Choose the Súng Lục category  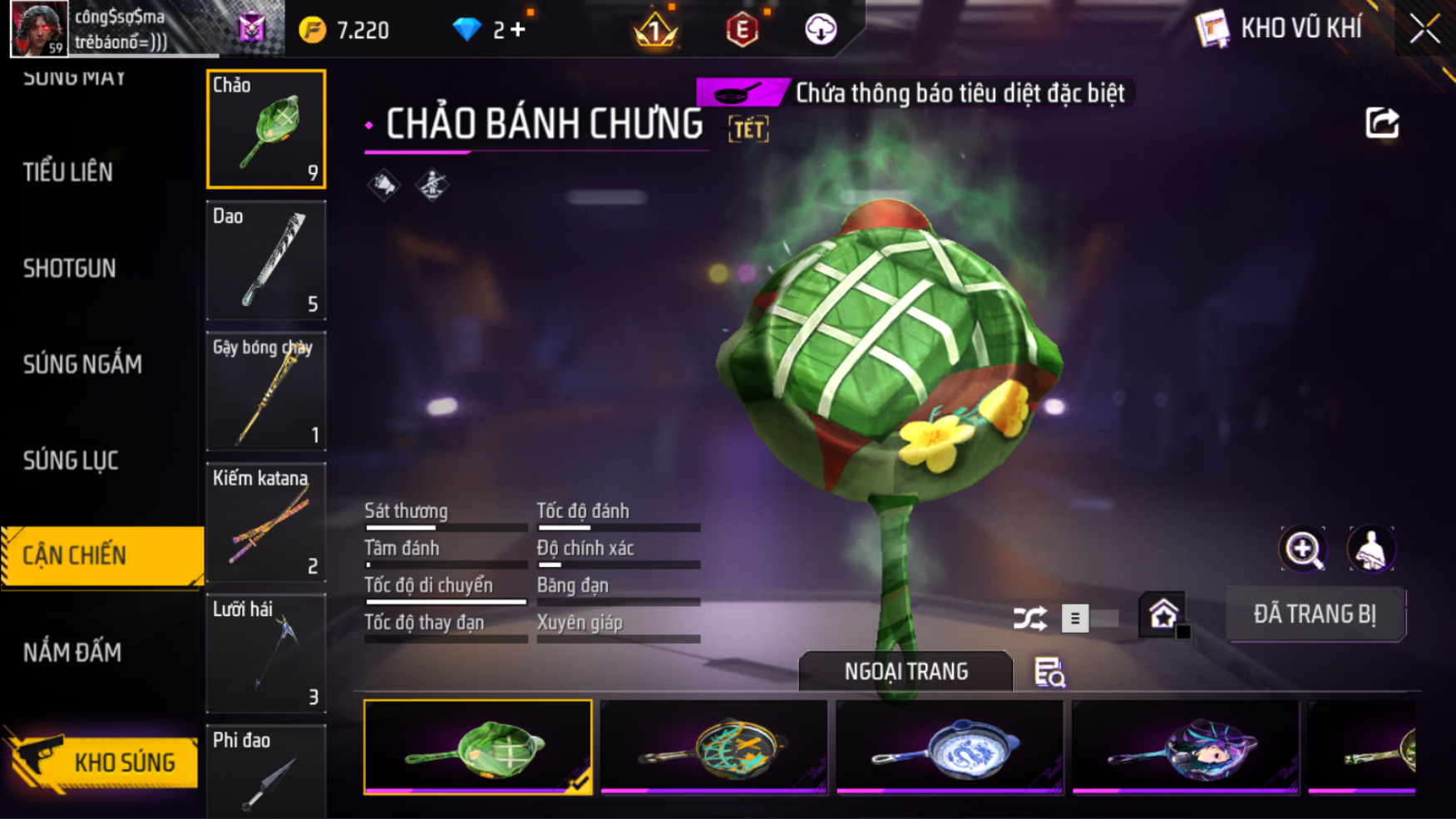click(71, 461)
